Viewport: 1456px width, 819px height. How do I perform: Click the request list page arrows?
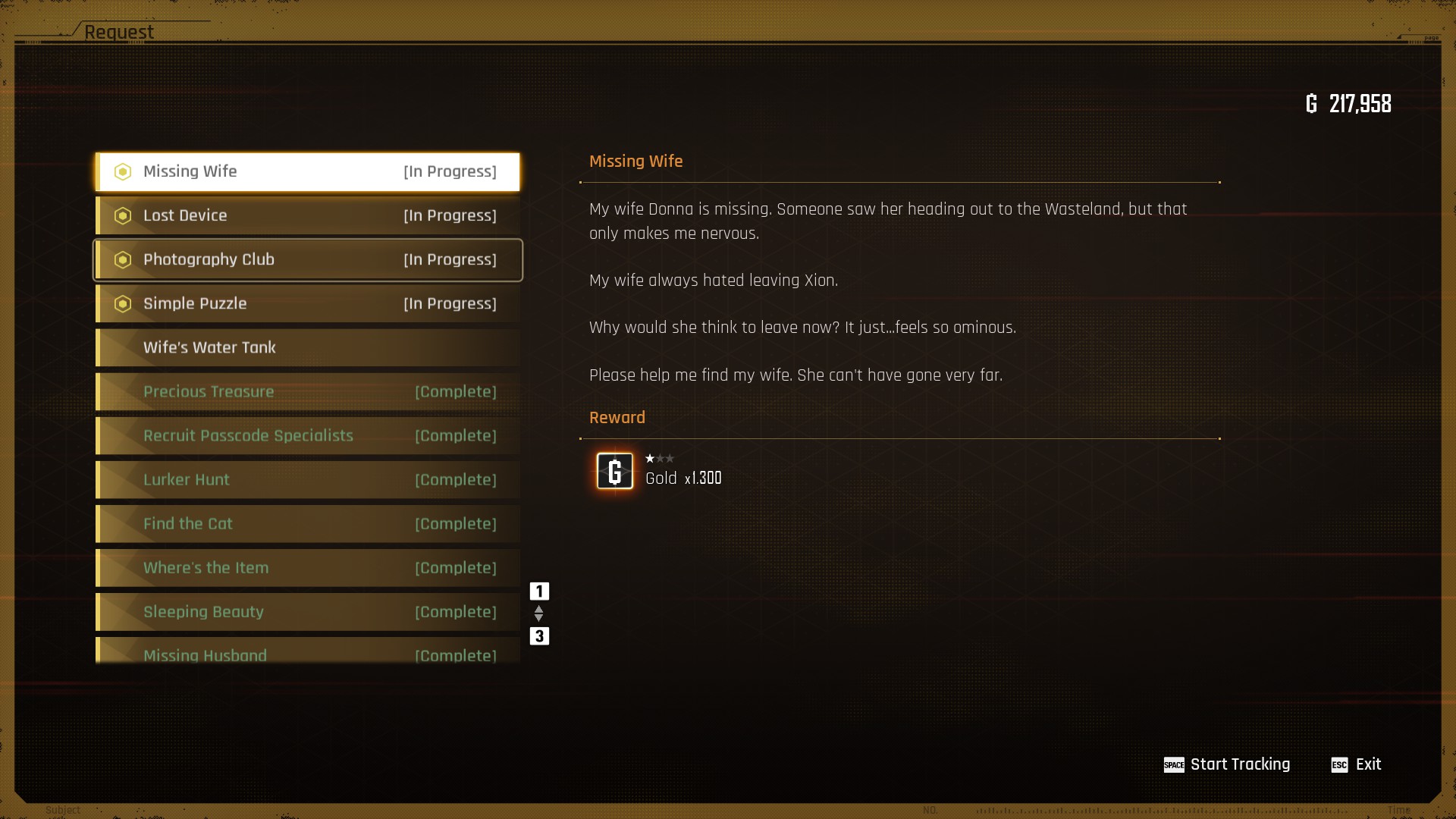tap(539, 613)
